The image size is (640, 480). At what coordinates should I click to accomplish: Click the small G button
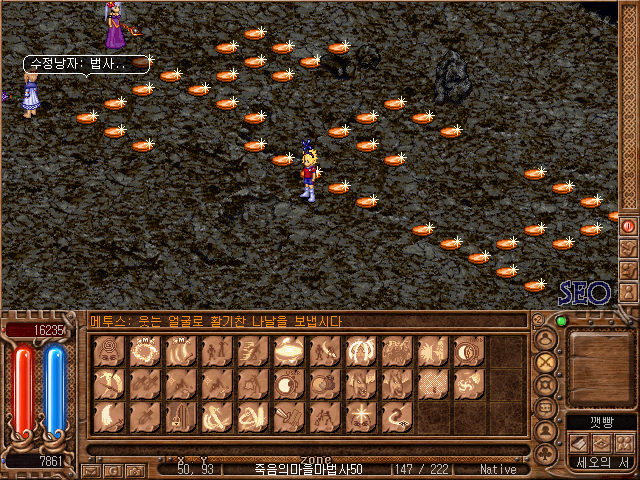112,469
